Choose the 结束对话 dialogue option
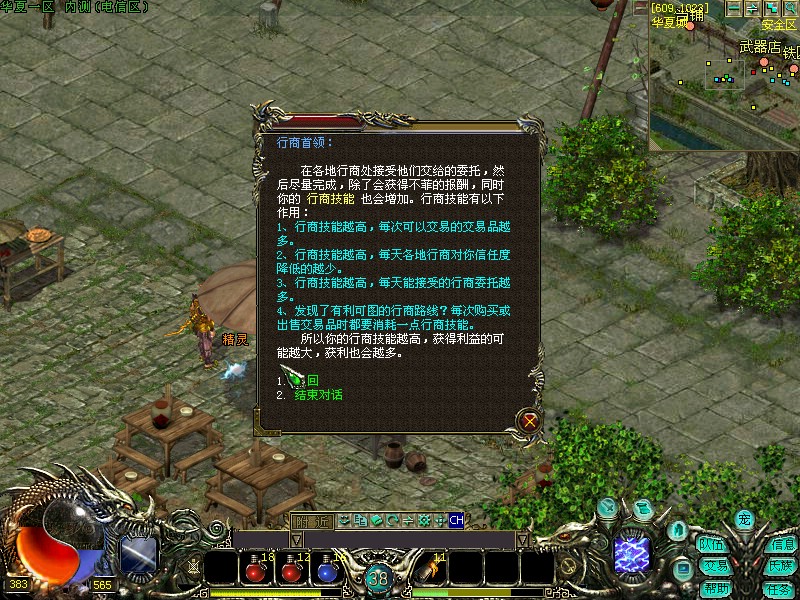This screenshot has width=800, height=600. [x=318, y=395]
